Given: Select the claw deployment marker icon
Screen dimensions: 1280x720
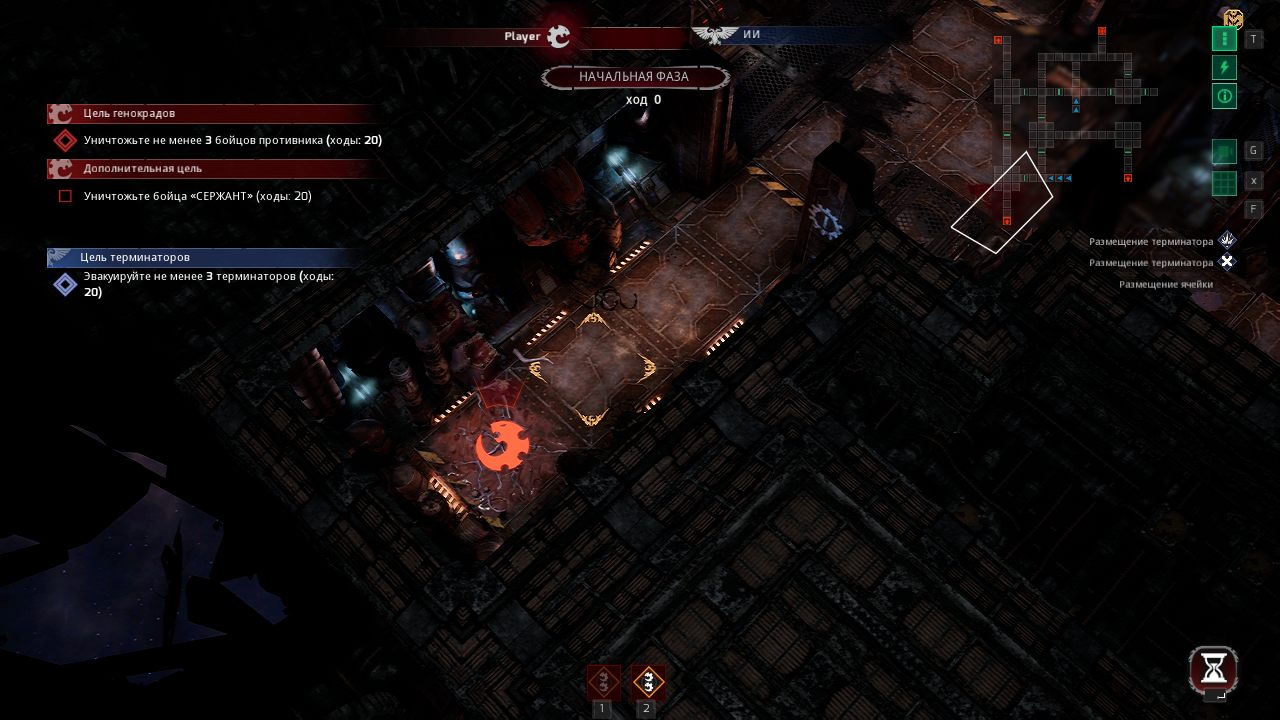Looking at the screenshot, I should point(1226,240).
